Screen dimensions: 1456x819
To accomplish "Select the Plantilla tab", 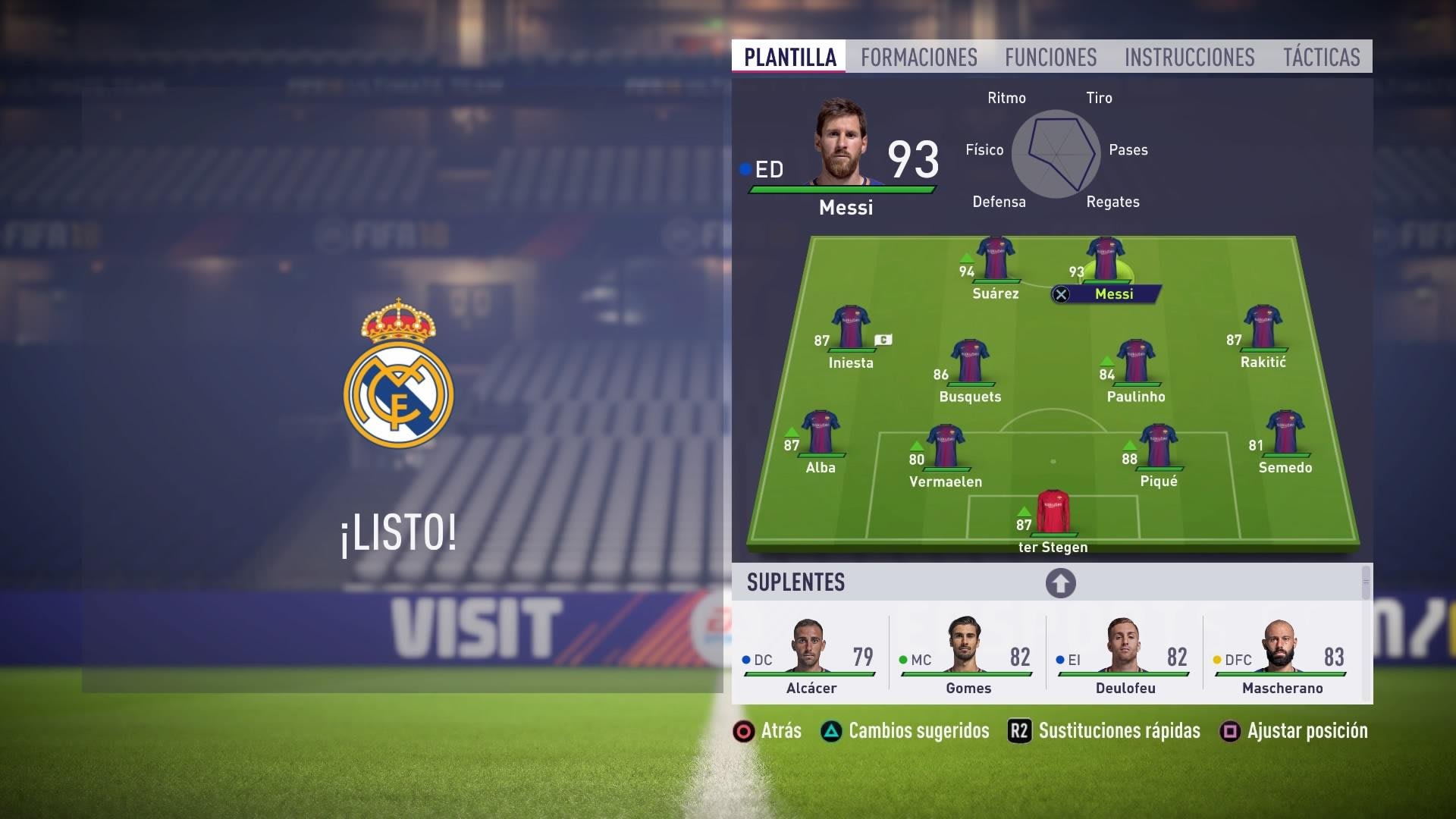I will coord(789,58).
